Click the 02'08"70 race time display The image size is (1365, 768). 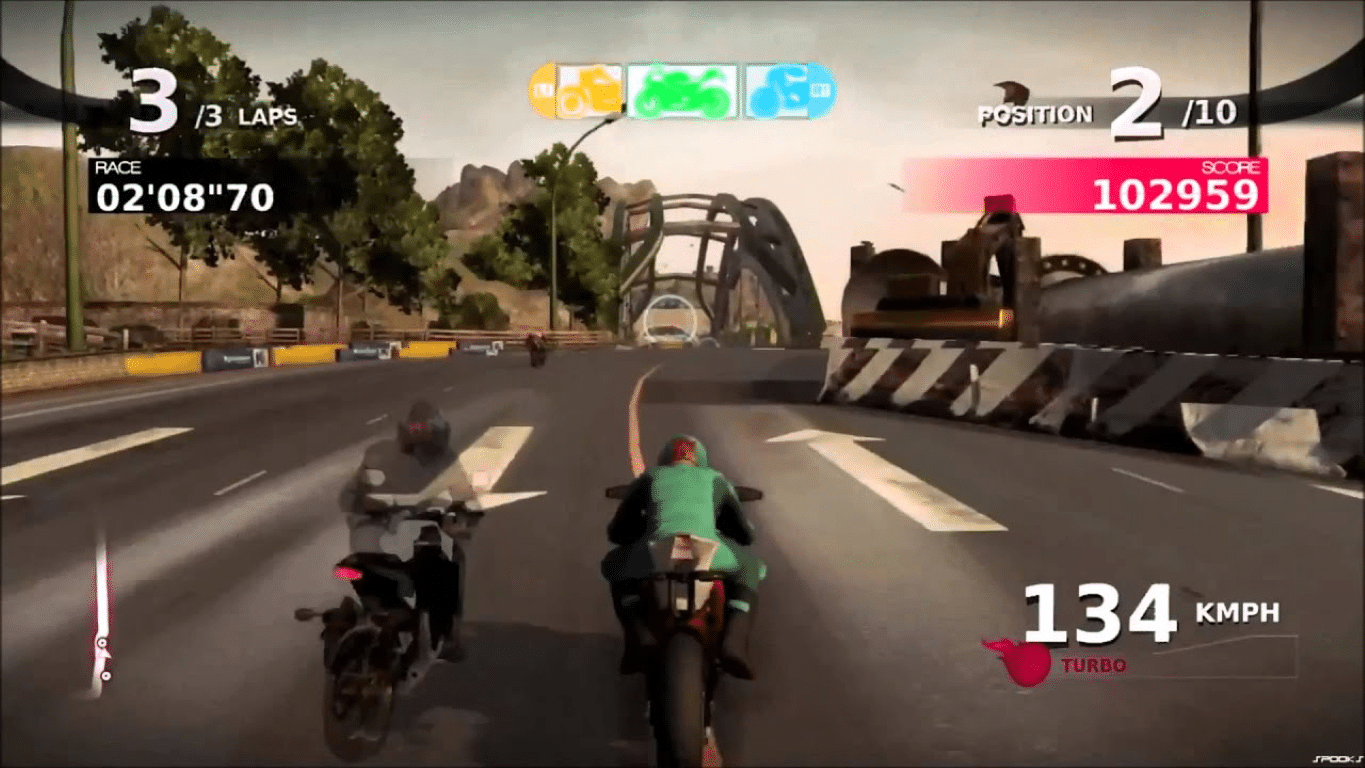click(183, 200)
